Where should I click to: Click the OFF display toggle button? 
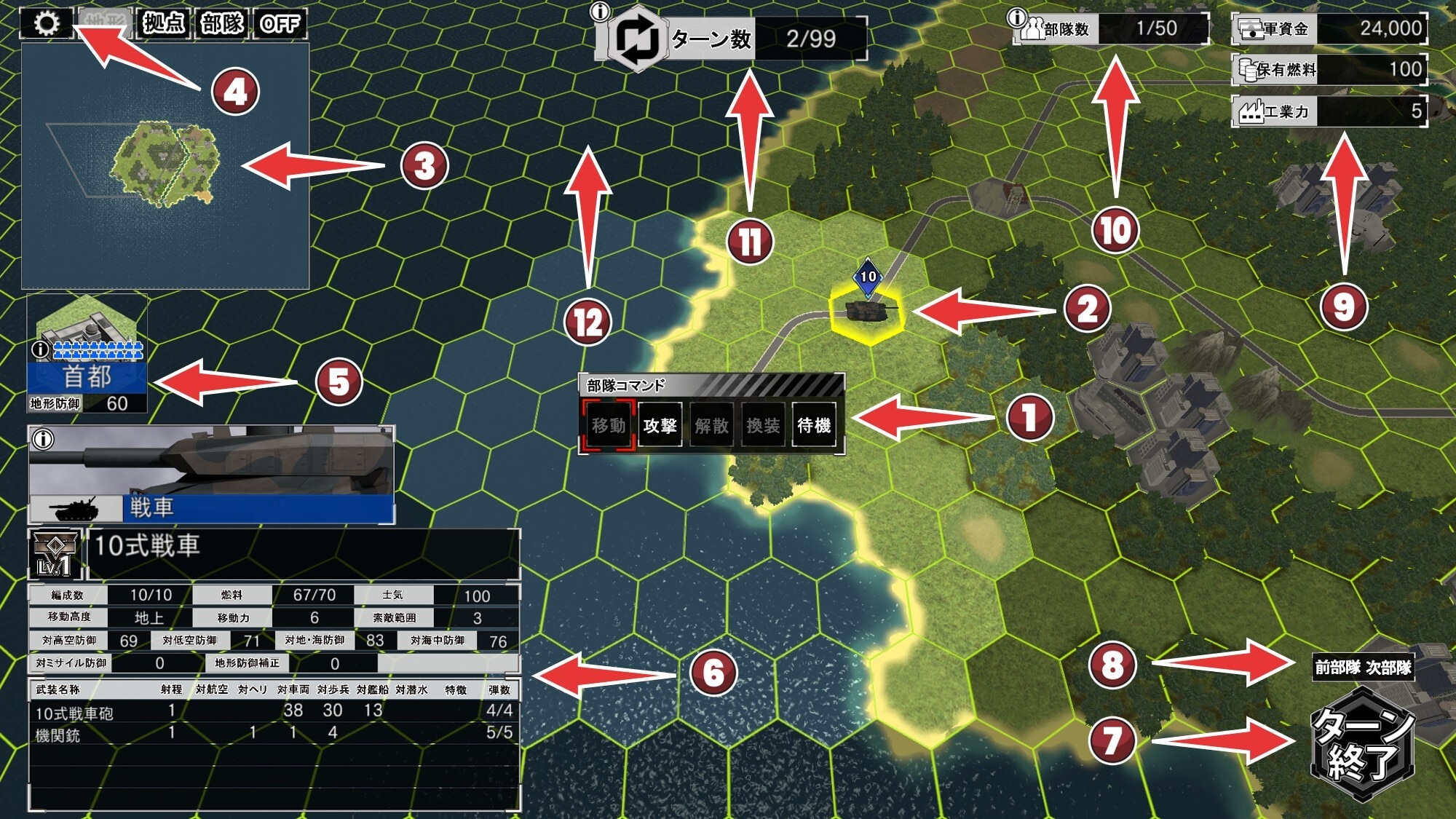point(280,23)
